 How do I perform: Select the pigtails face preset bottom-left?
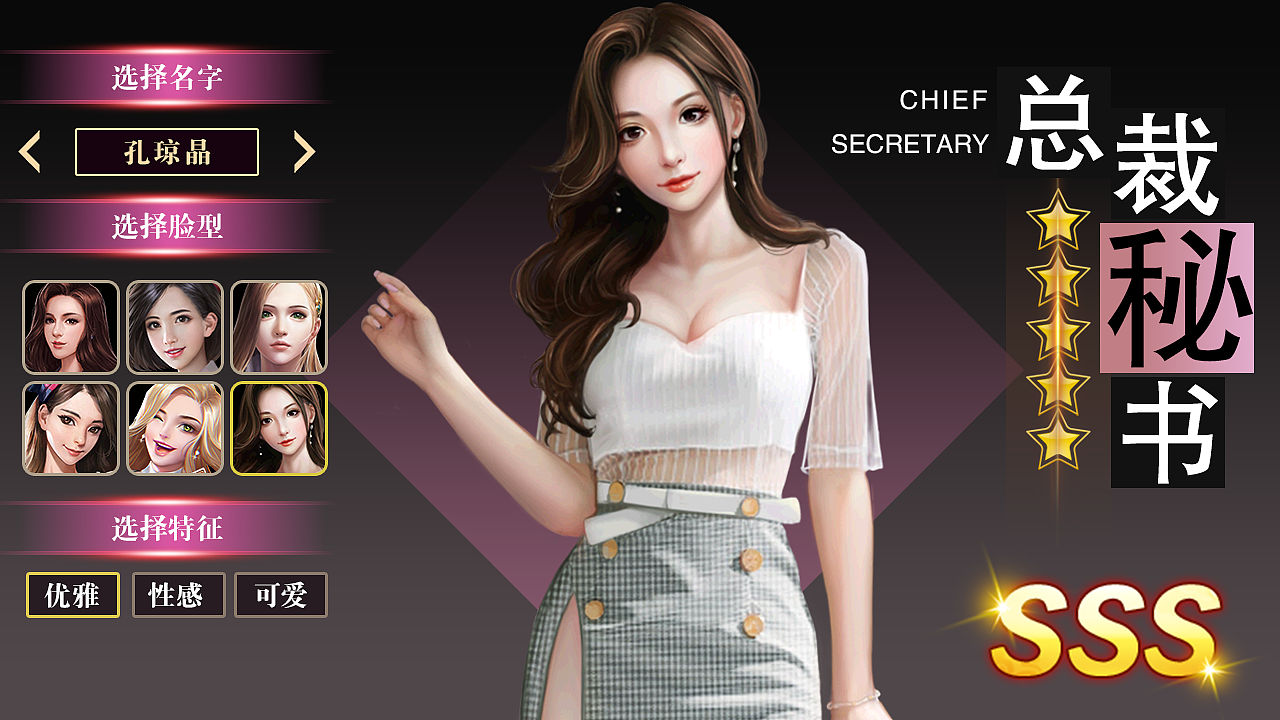click(x=70, y=430)
